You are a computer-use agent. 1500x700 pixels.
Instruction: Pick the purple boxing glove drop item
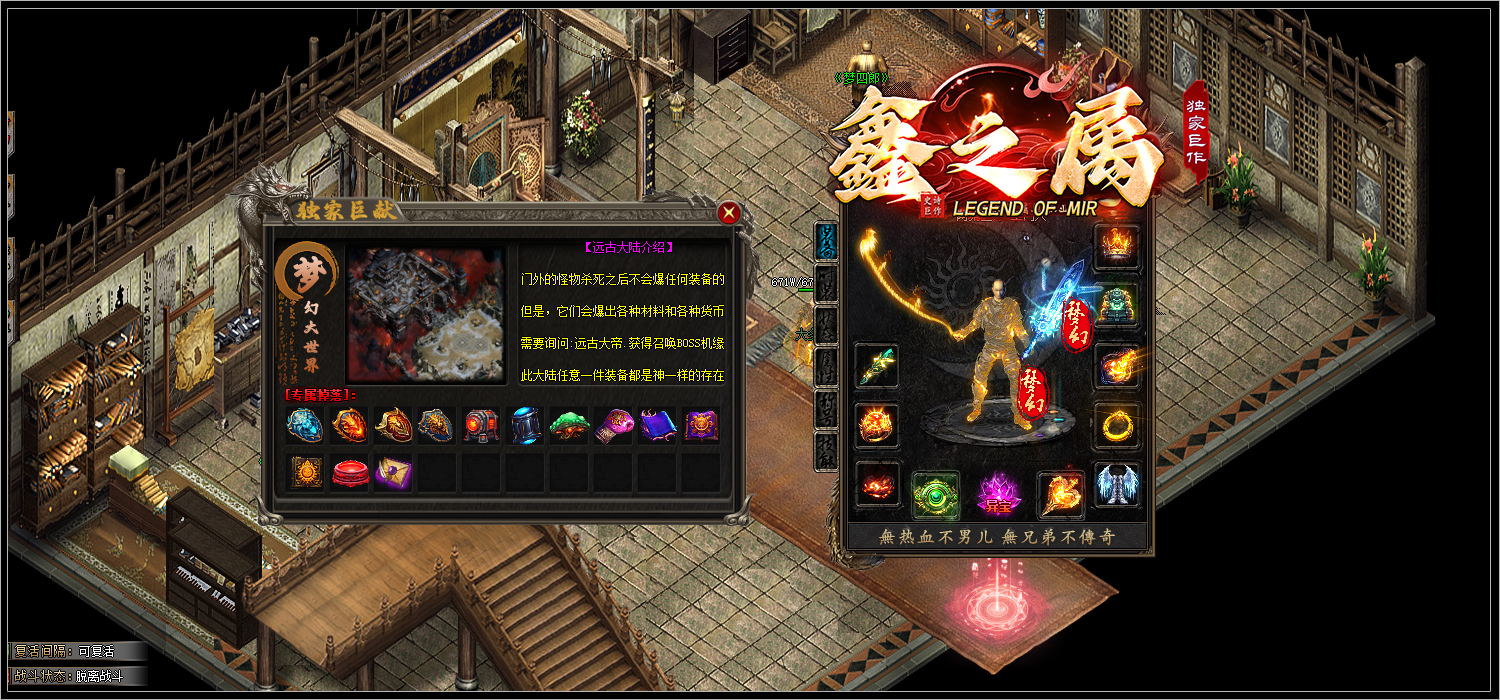click(x=613, y=425)
